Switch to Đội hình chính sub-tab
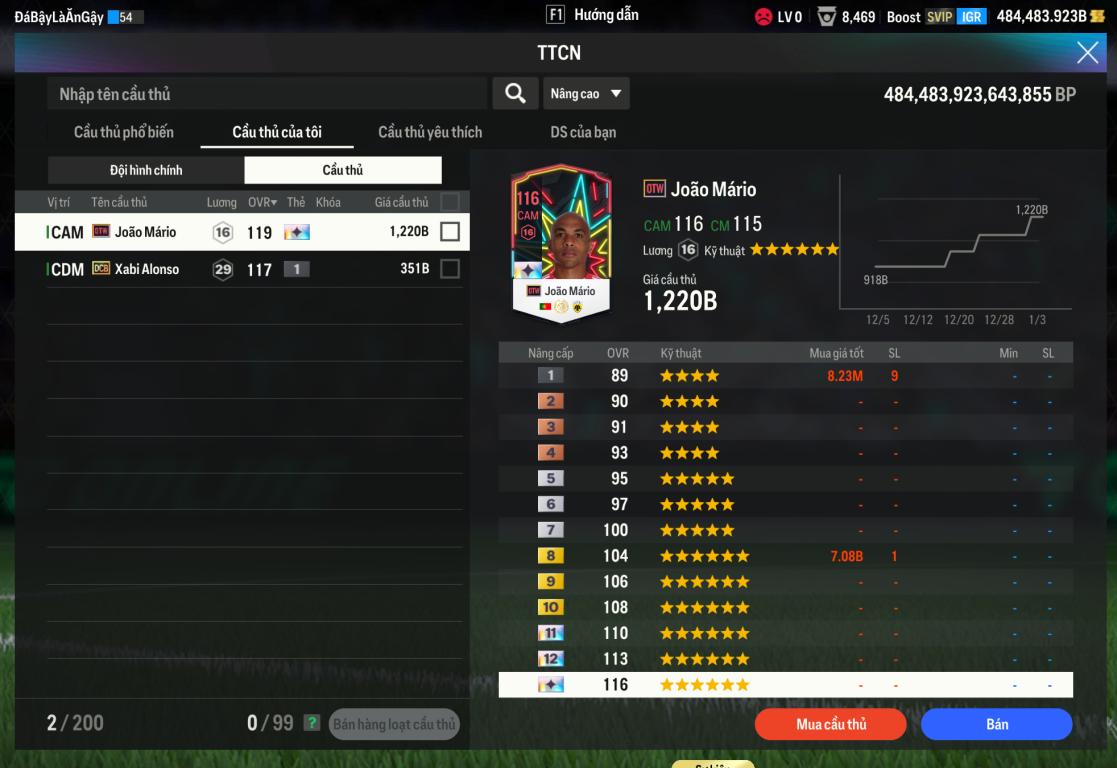Screen dimensions: 1117x768 [x=146, y=170]
